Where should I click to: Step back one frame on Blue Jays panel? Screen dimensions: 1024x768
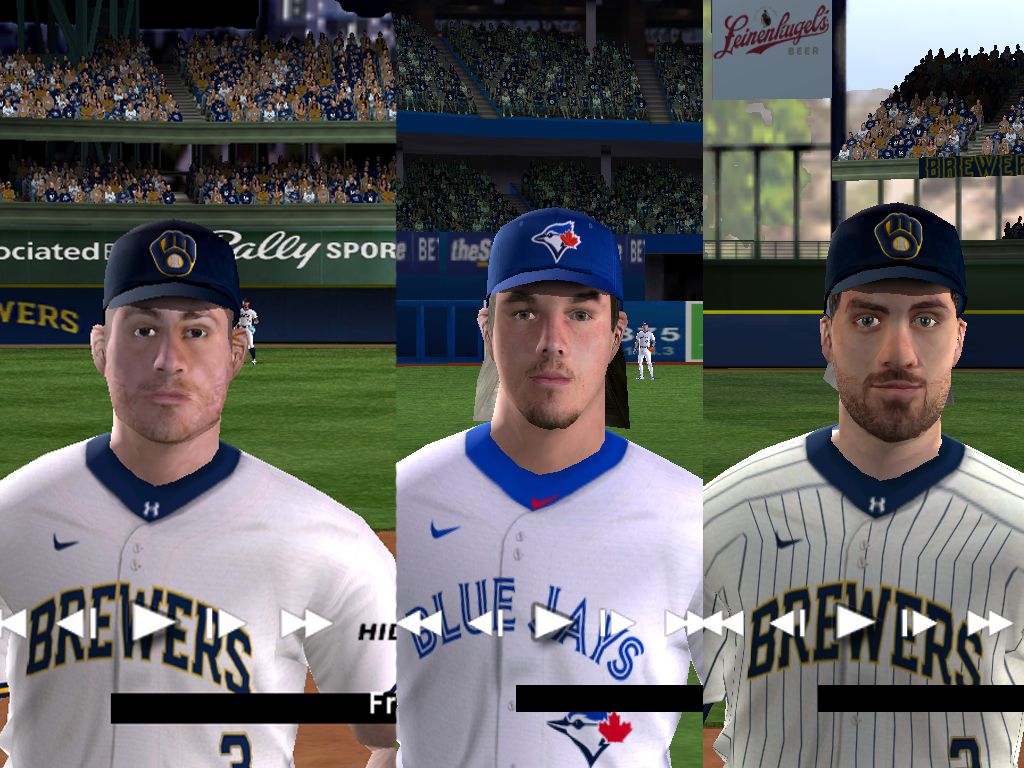[x=486, y=623]
